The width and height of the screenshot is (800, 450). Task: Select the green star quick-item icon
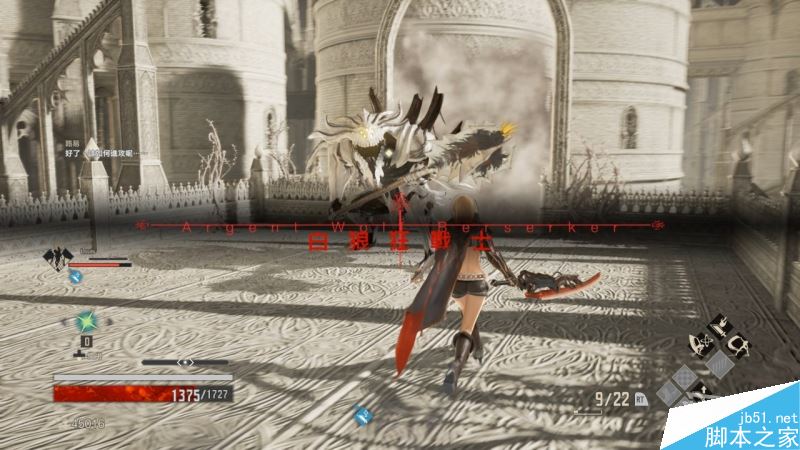coord(87,321)
